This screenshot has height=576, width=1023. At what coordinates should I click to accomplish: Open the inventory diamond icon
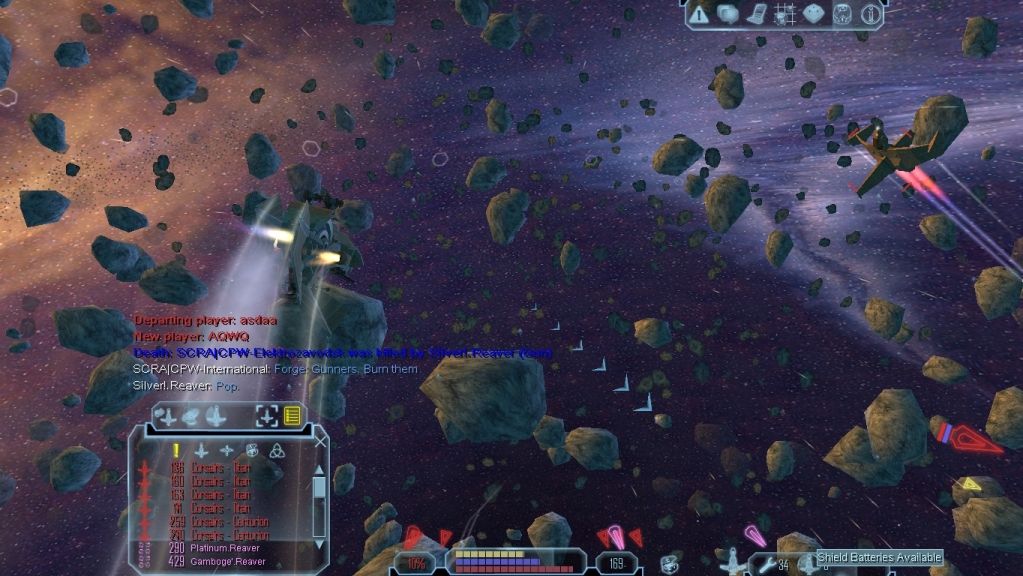coord(814,14)
